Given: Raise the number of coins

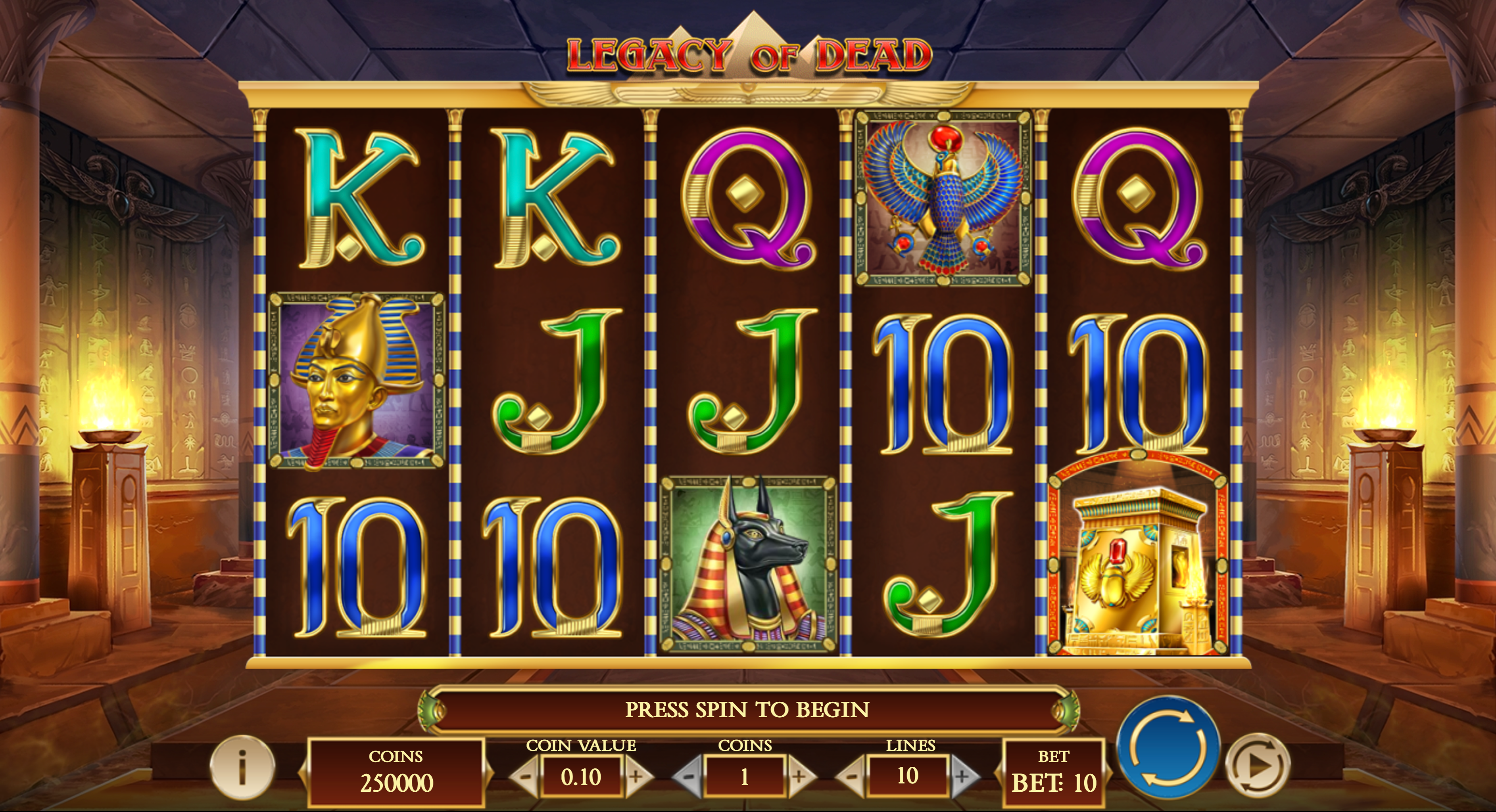Looking at the screenshot, I should [799, 777].
